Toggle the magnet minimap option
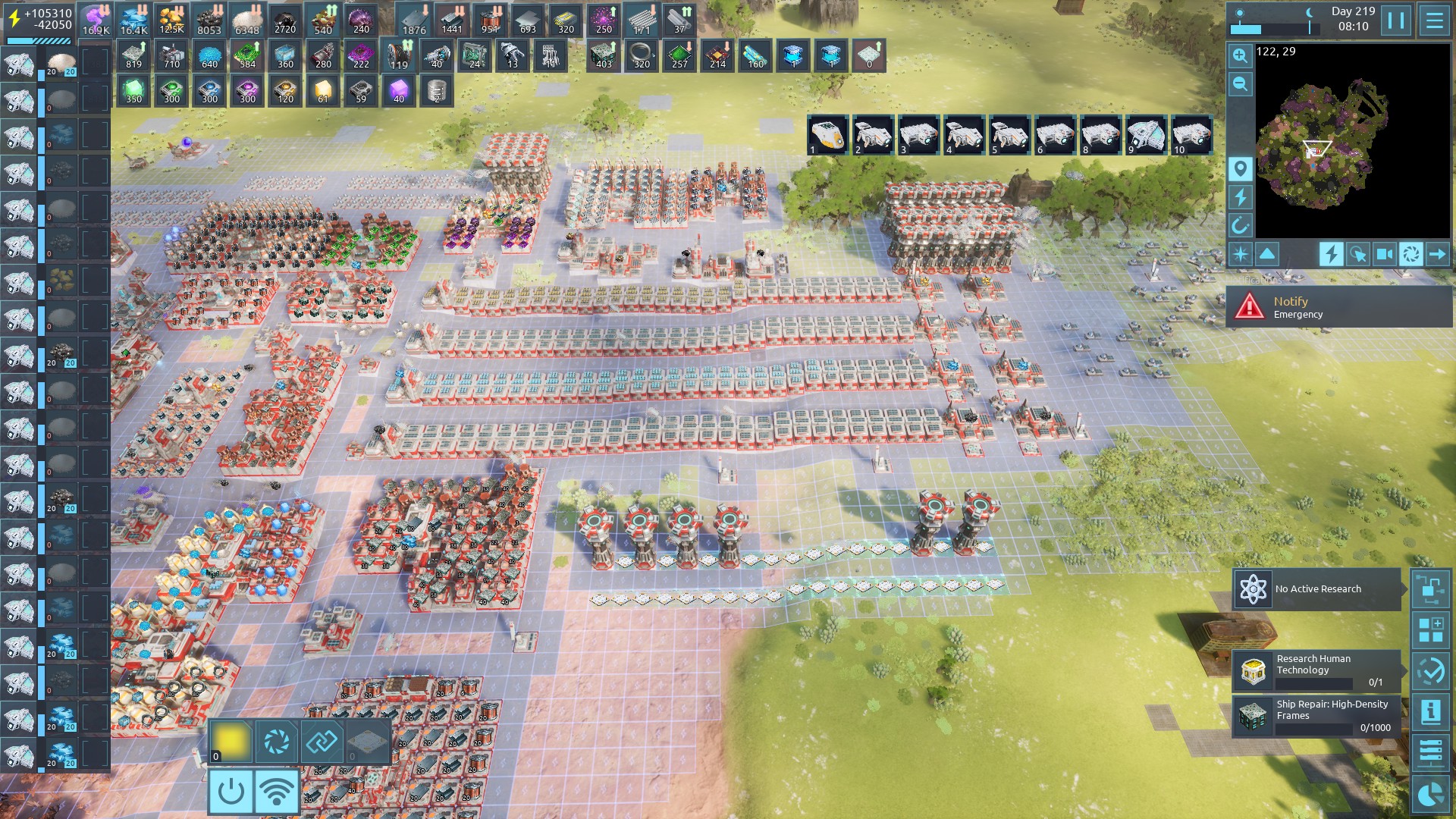This screenshot has height=819, width=1456. click(x=1240, y=225)
